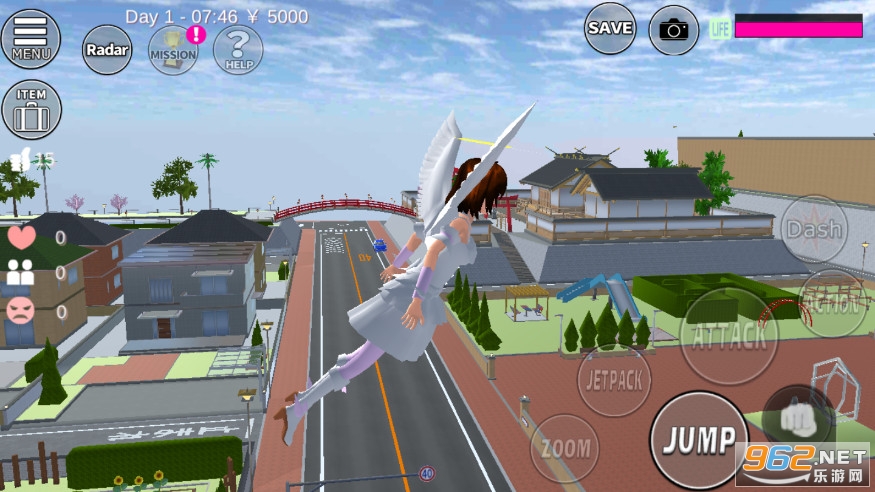This screenshot has width=875, height=492.
Task: Tap the two-person friends icon
Action: [21, 273]
